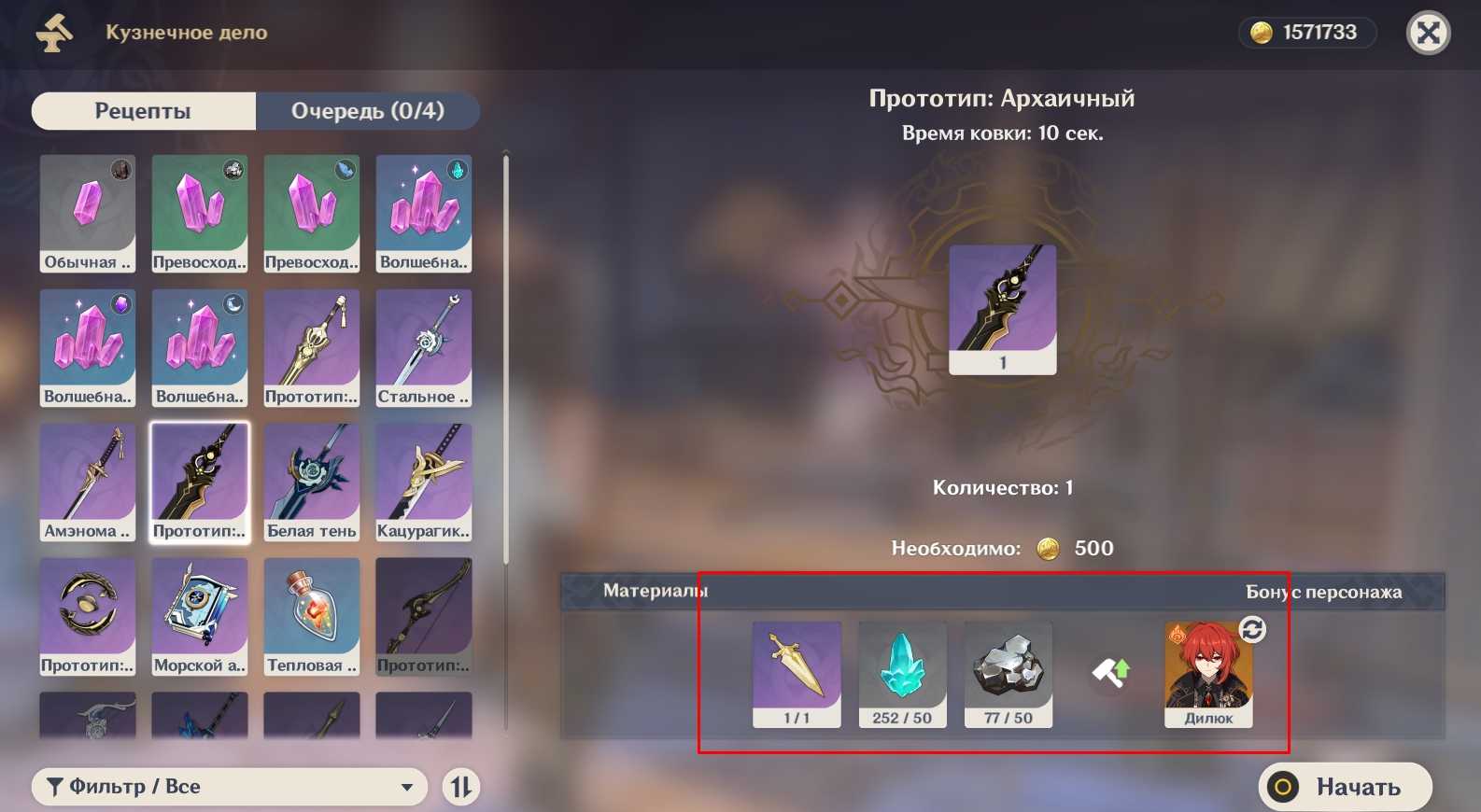Inspect the claymore billet material slot
The image size is (1481, 812).
tap(797, 674)
